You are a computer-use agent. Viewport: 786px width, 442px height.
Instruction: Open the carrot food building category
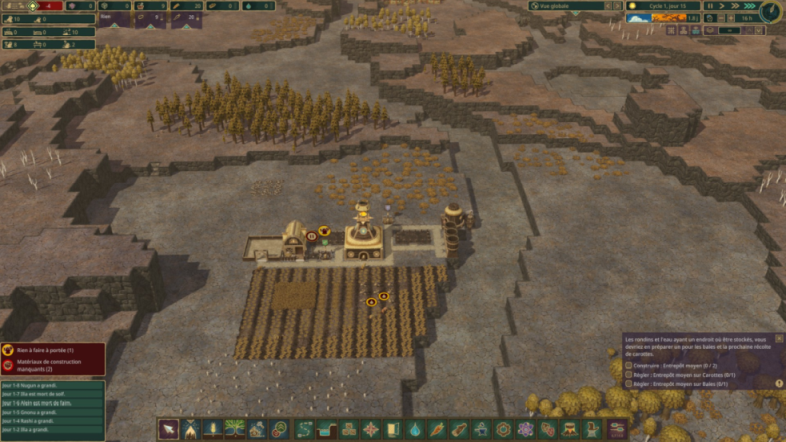click(x=437, y=430)
